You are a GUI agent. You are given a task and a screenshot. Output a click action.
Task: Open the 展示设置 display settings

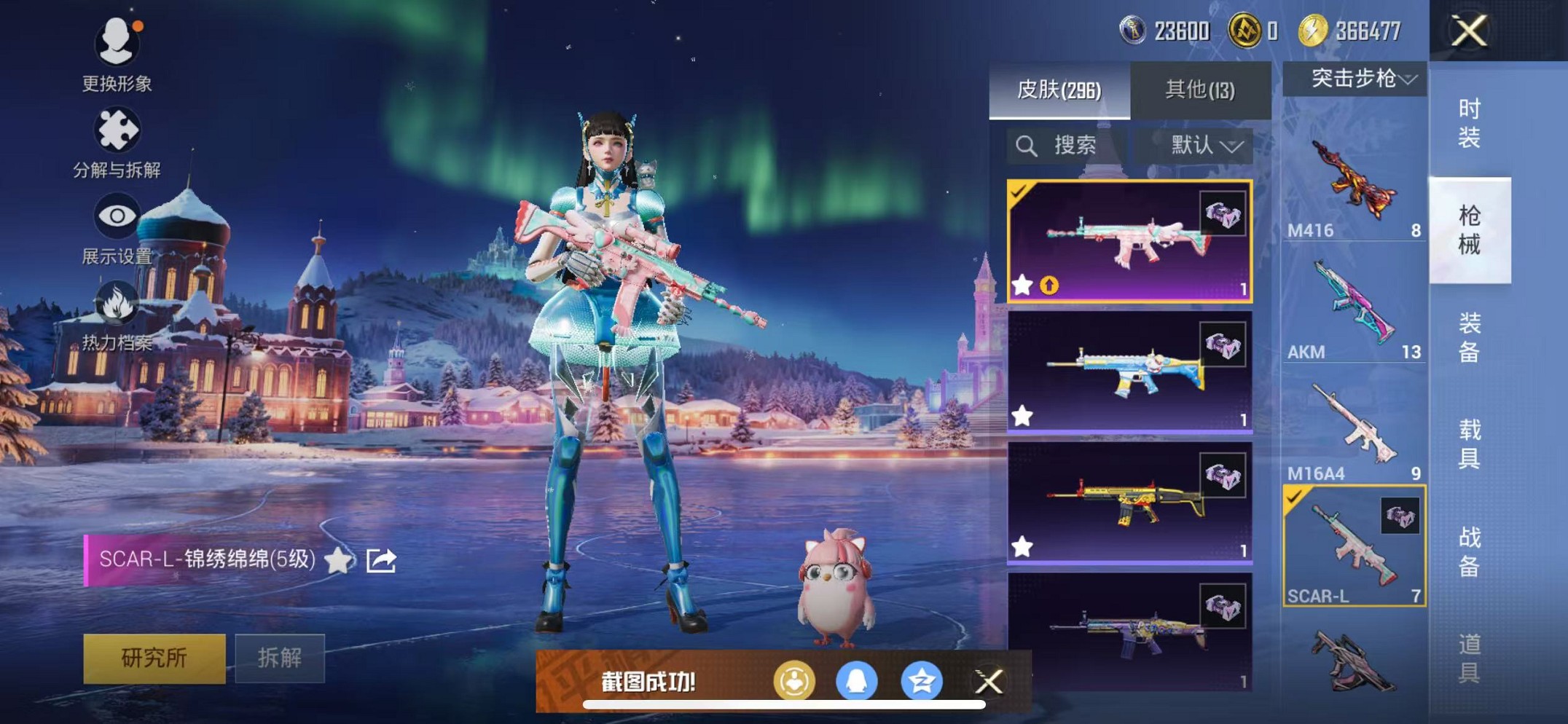click(x=117, y=216)
